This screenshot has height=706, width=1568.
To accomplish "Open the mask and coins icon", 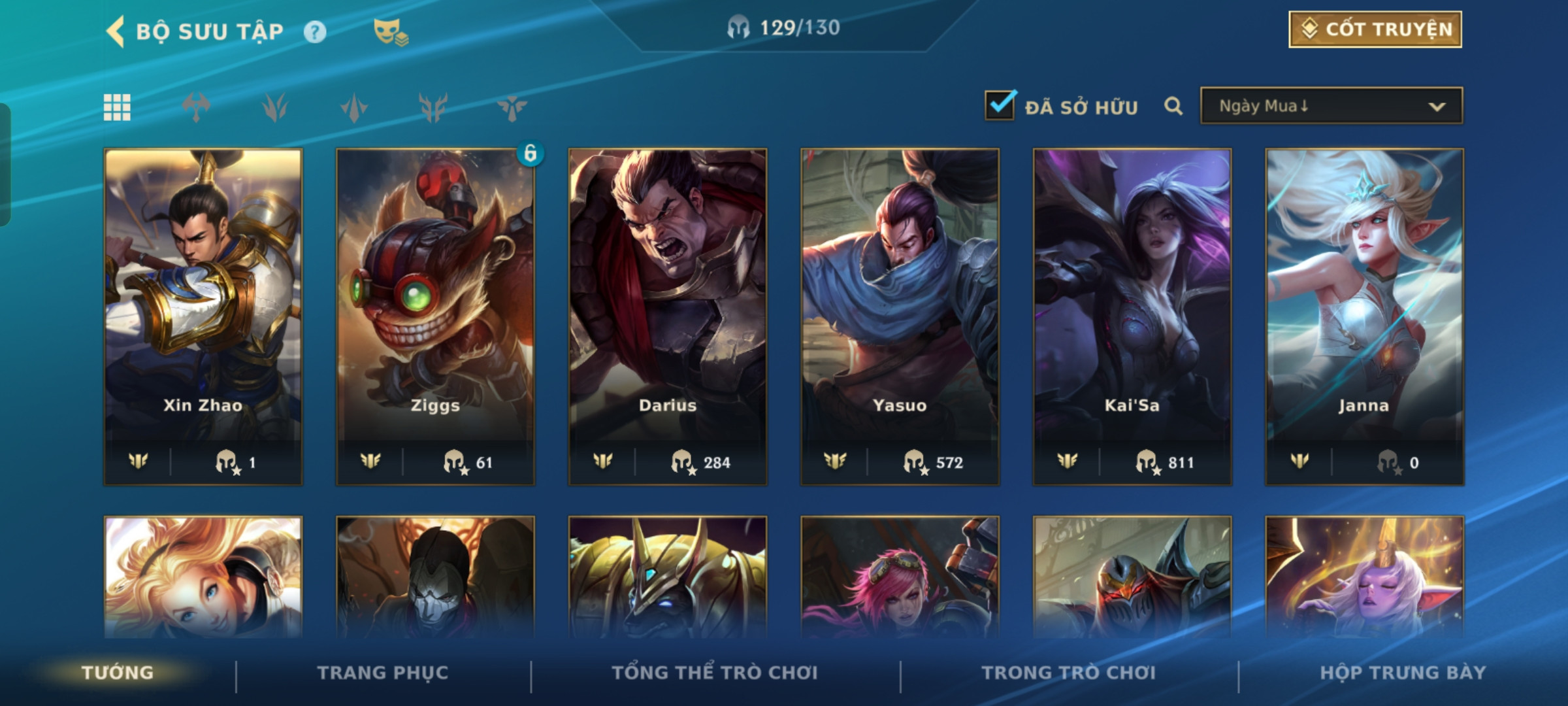I will tap(390, 31).
